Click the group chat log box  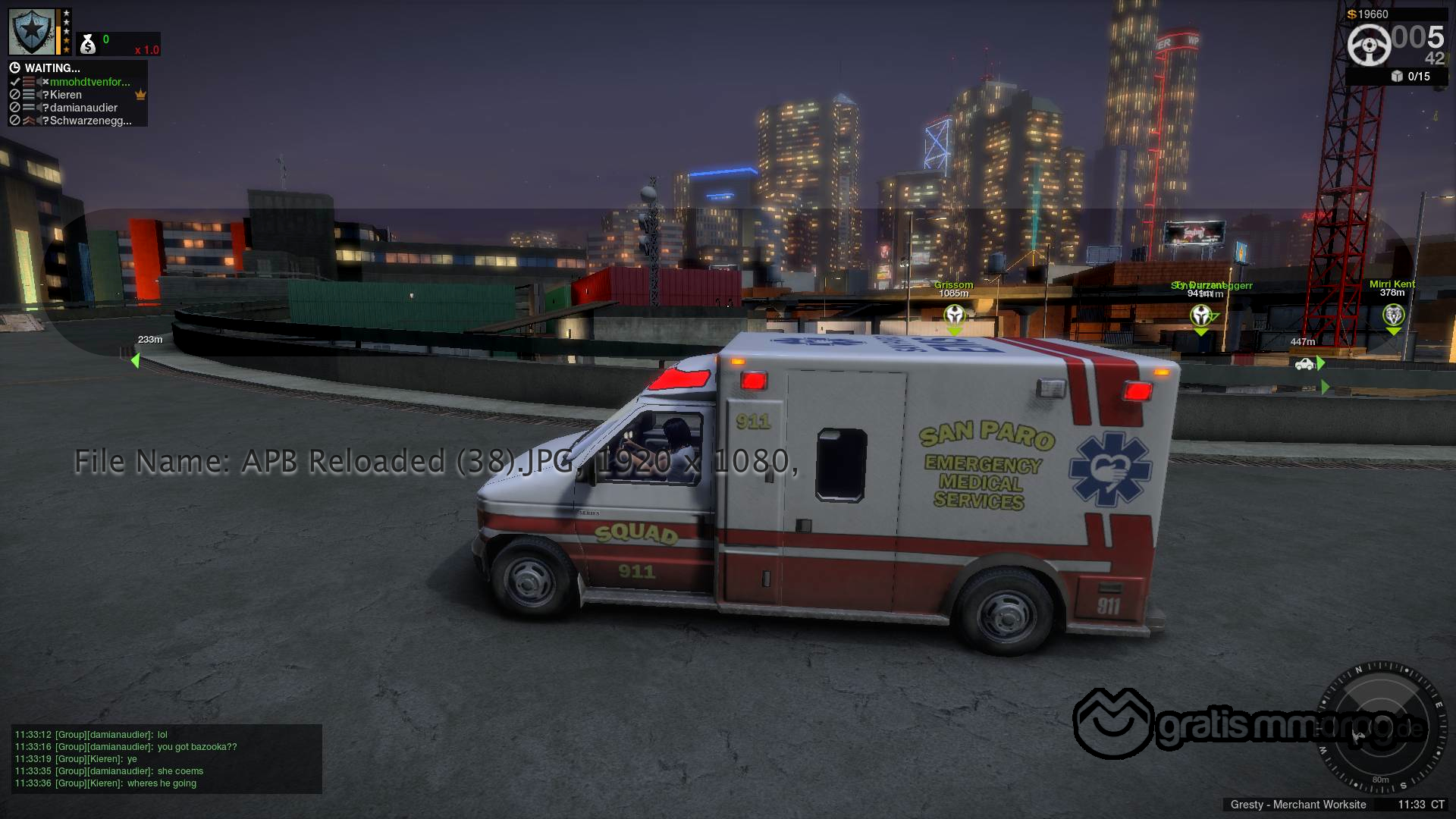pyautogui.click(x=166, y=758)
